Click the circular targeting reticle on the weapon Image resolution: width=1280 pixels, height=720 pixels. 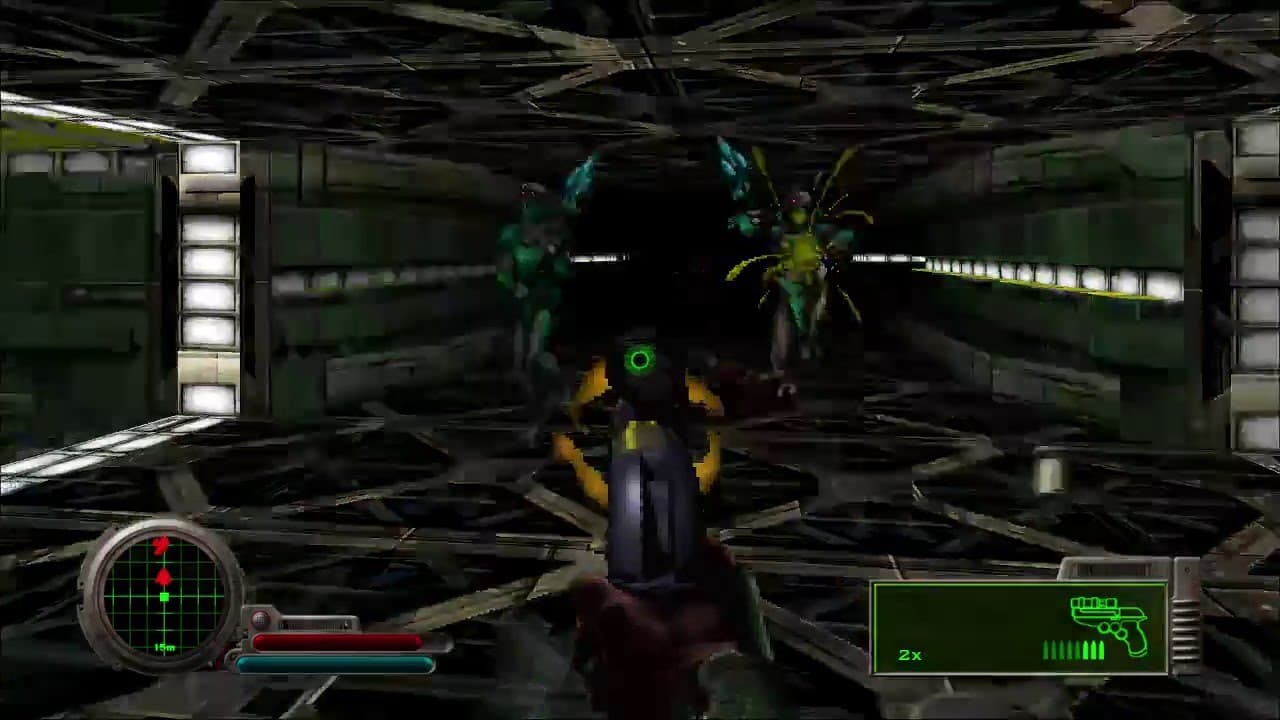(640, 360)
